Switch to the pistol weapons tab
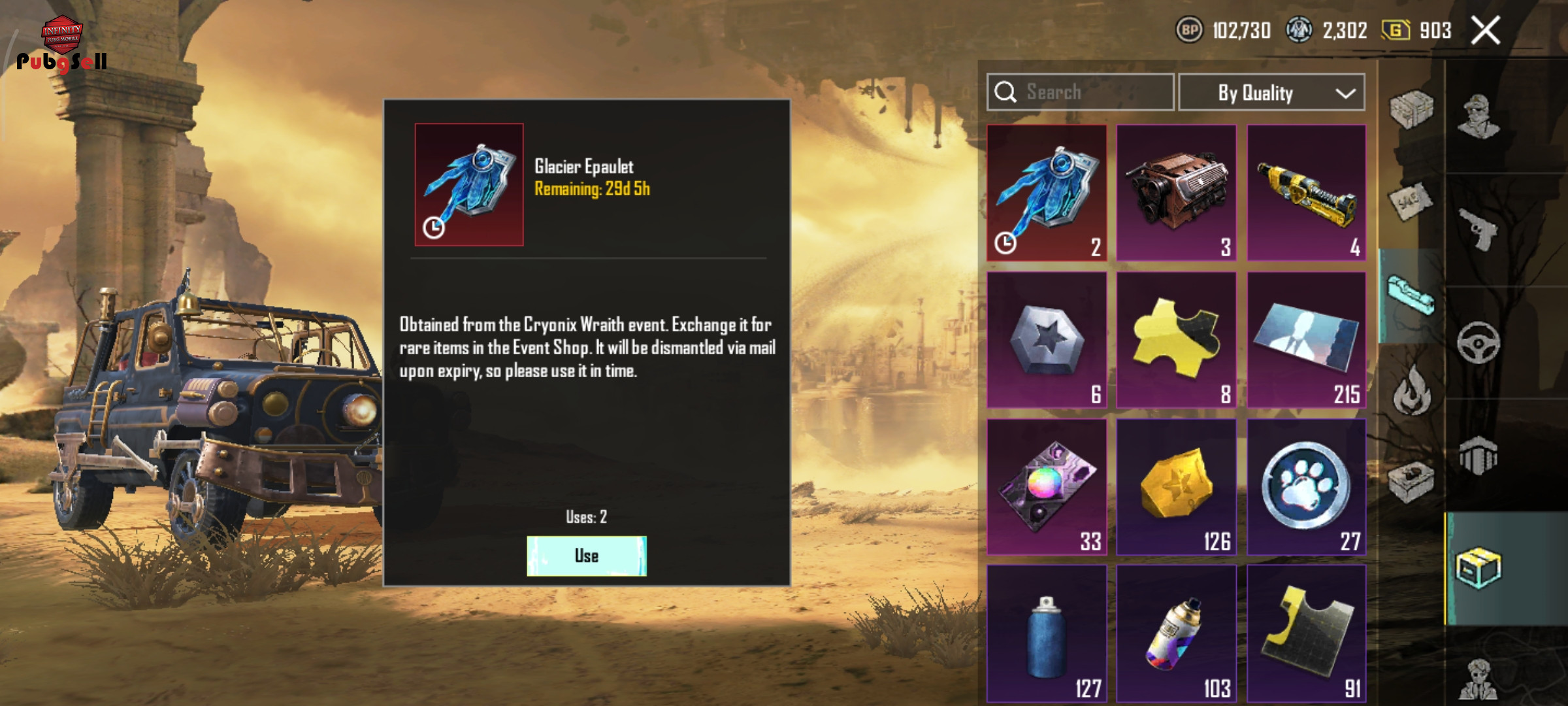The image size is (1568, 706). click(x=1478, y=229)
